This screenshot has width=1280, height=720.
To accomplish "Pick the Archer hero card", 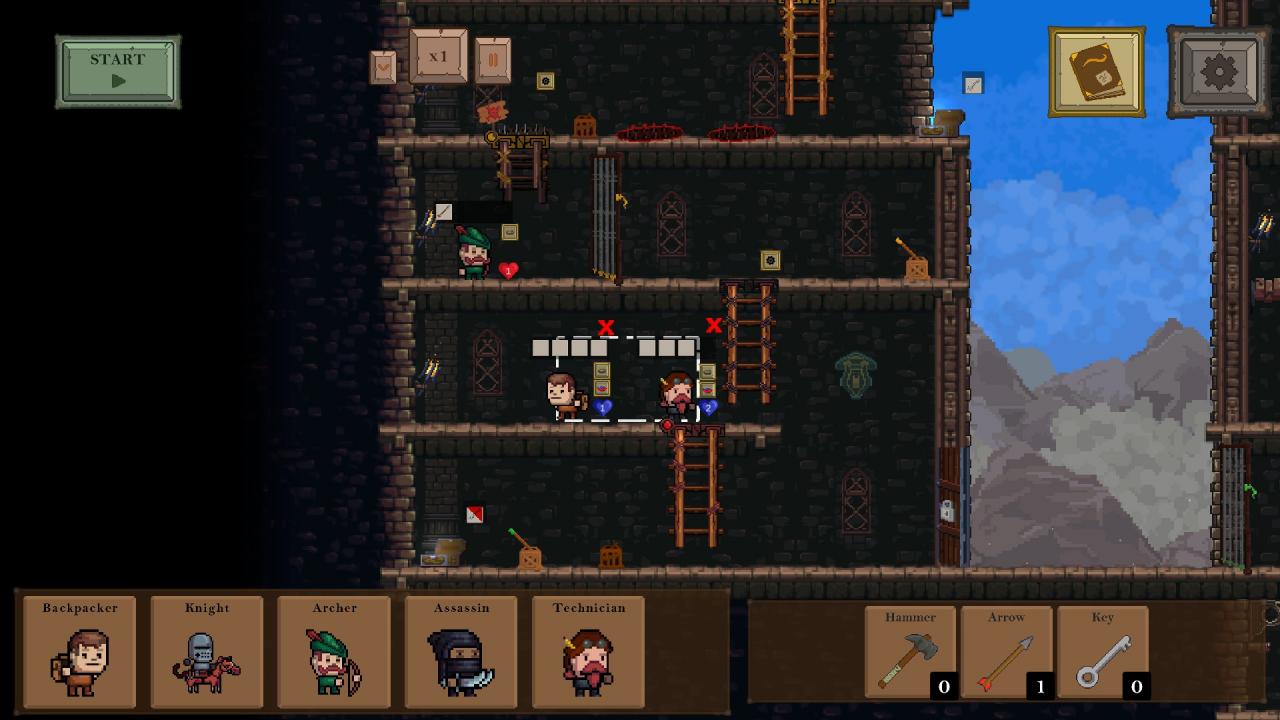I will pos(334,652).
